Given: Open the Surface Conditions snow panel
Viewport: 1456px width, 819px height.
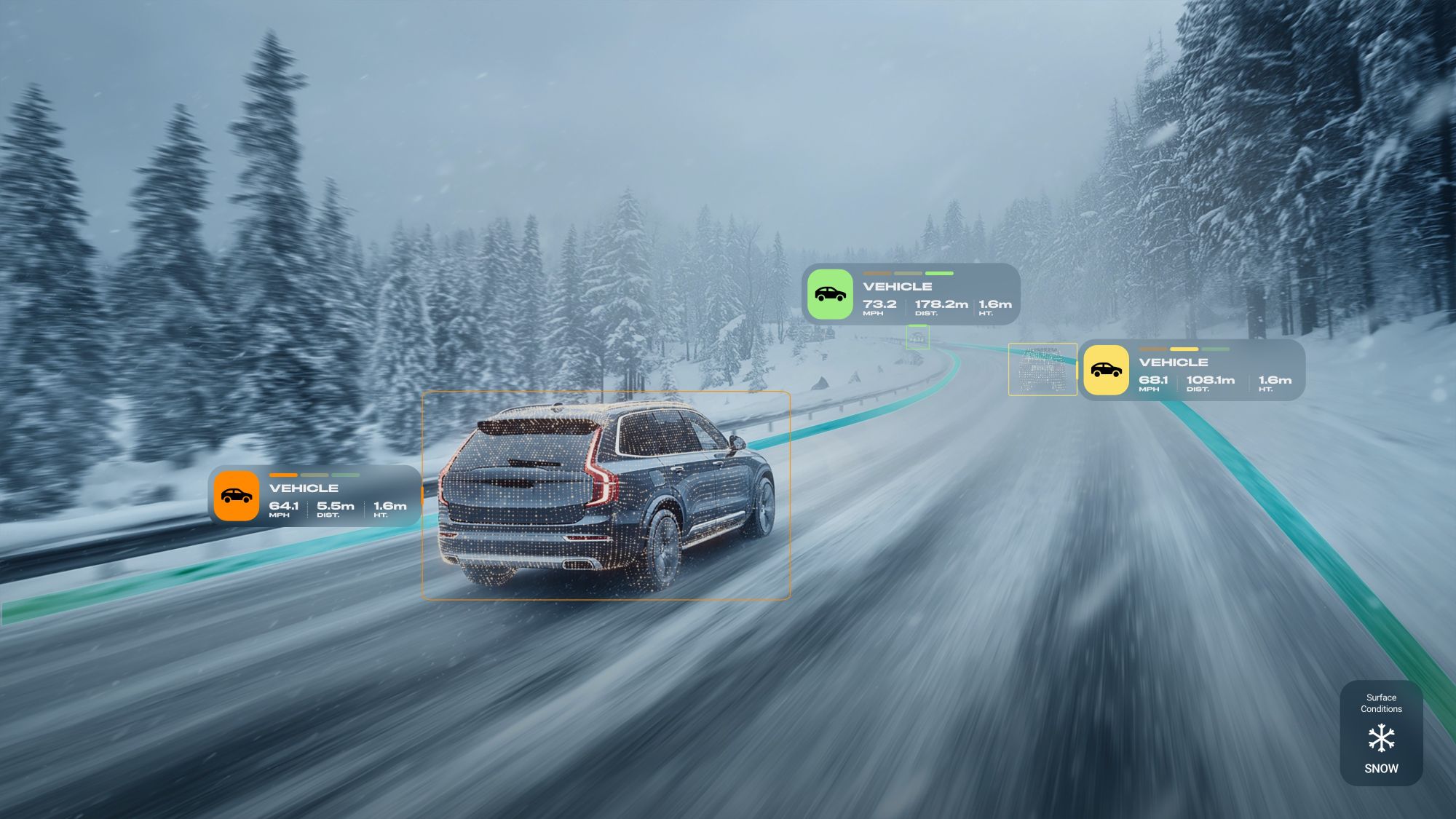Looking at the screenshot, I should click(x=1381, y=733).
